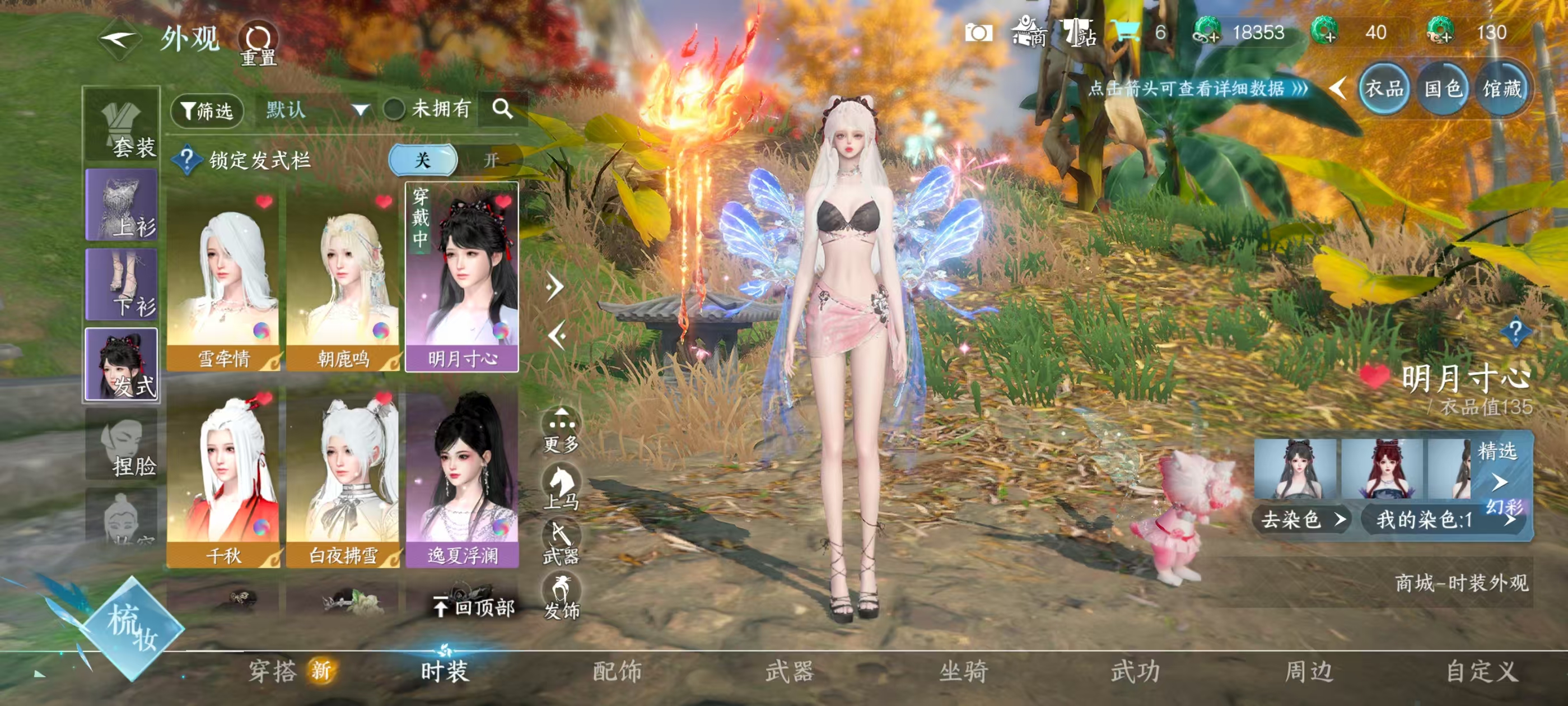Open the 配饰 tab
The height and width of the screenshot is (706, 1568).
point(617,671)
